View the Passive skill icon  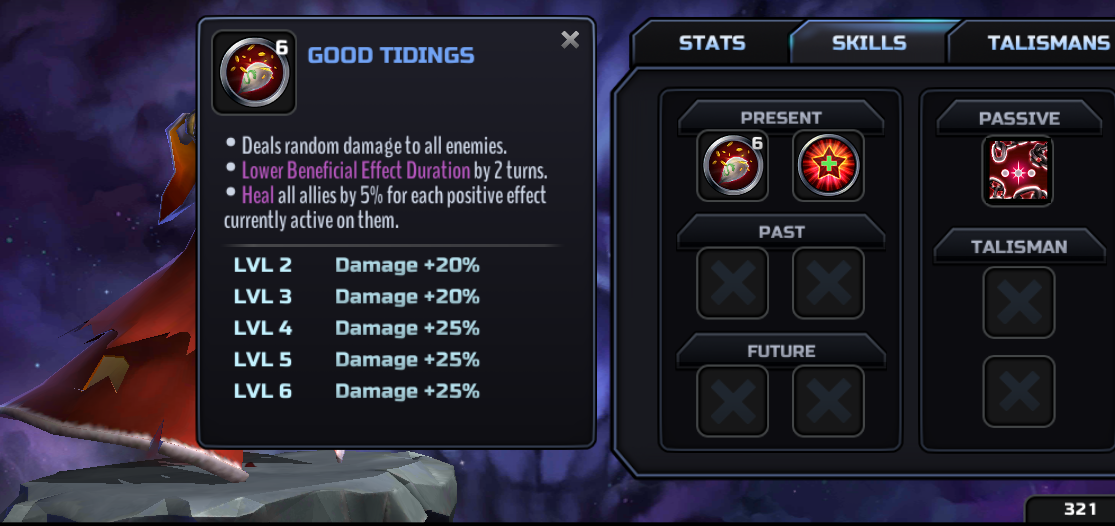point(1018,171)
